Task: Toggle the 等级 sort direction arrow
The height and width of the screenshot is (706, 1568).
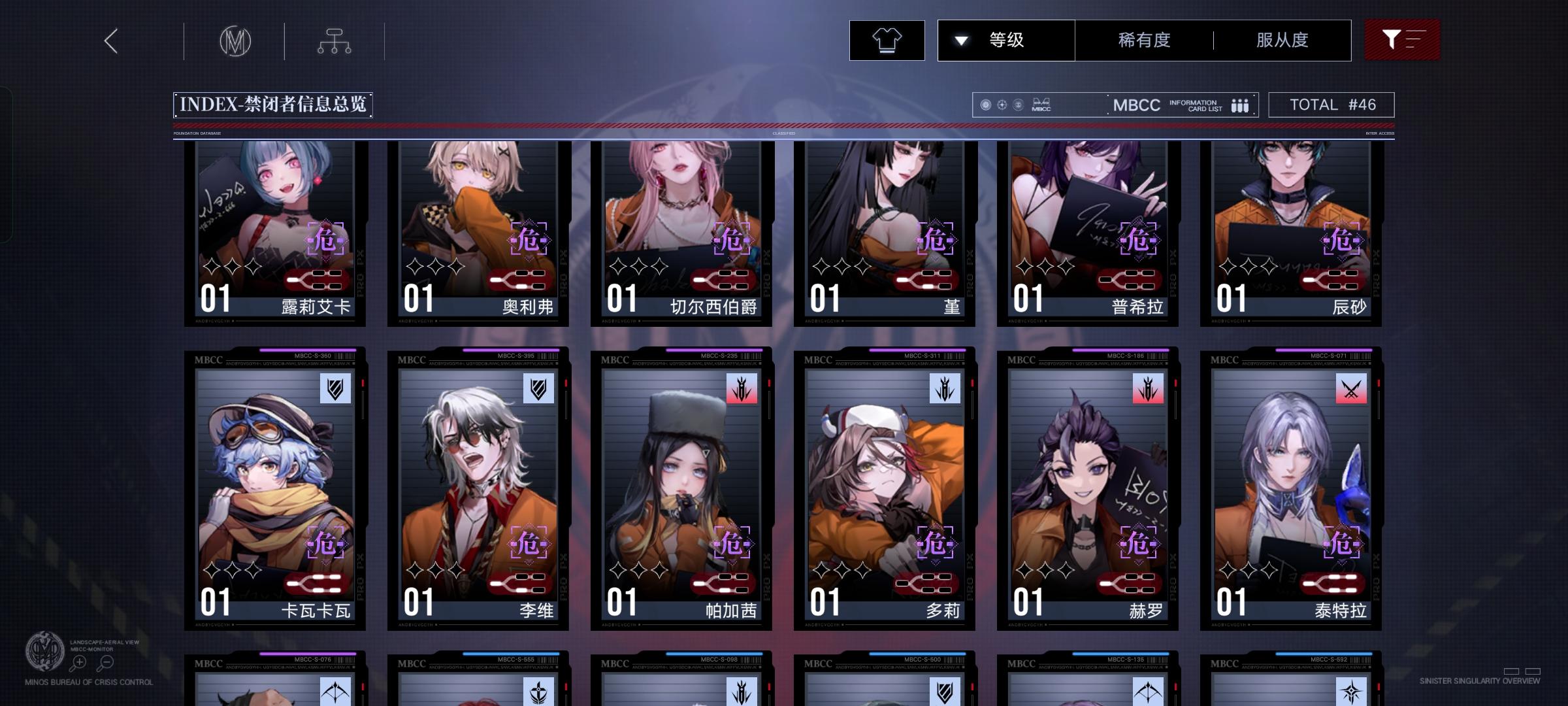Action: click(x=960, y=40)
